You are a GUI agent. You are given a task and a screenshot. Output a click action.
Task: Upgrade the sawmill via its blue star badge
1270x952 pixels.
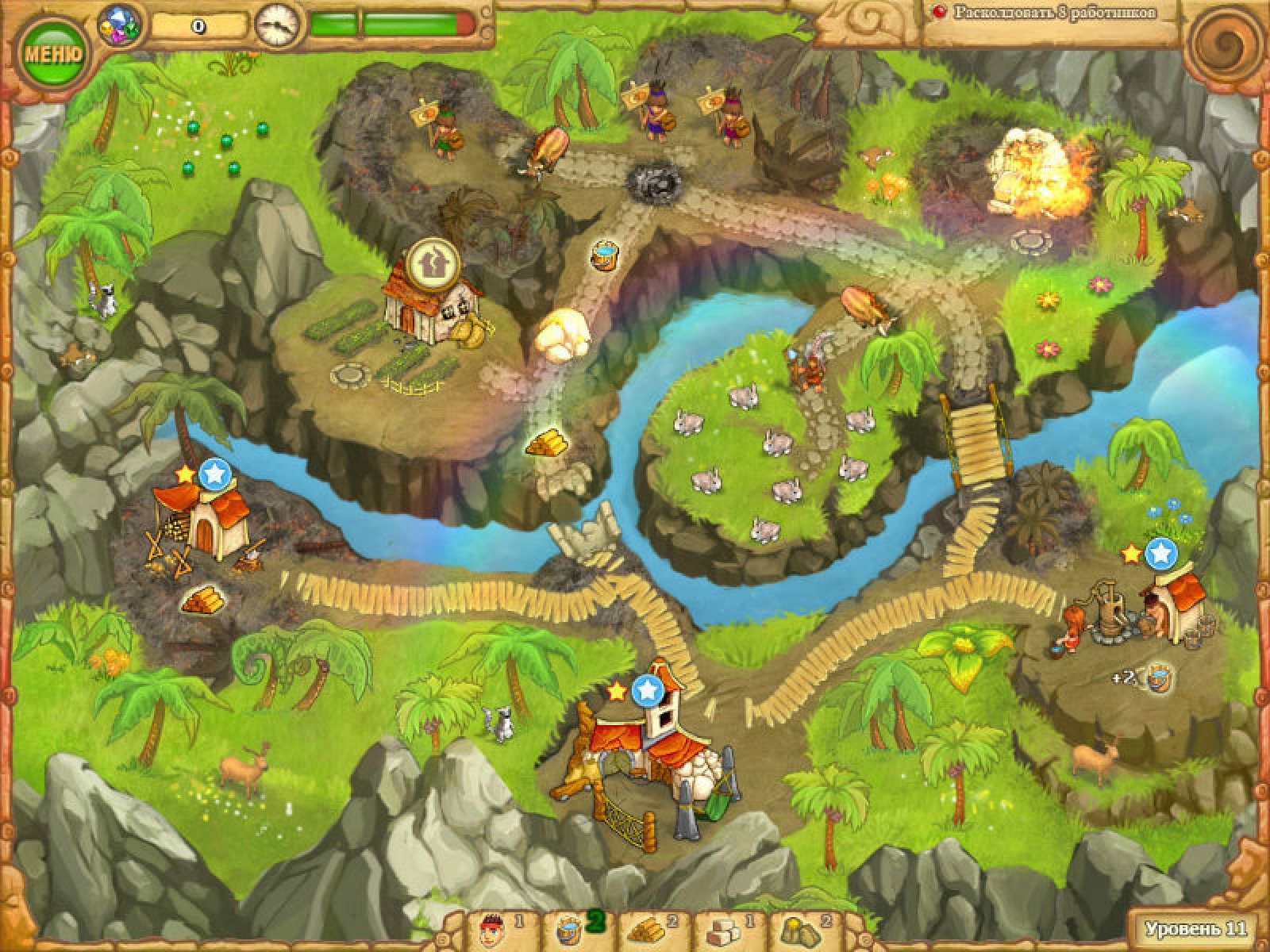(x=213, y=474)
